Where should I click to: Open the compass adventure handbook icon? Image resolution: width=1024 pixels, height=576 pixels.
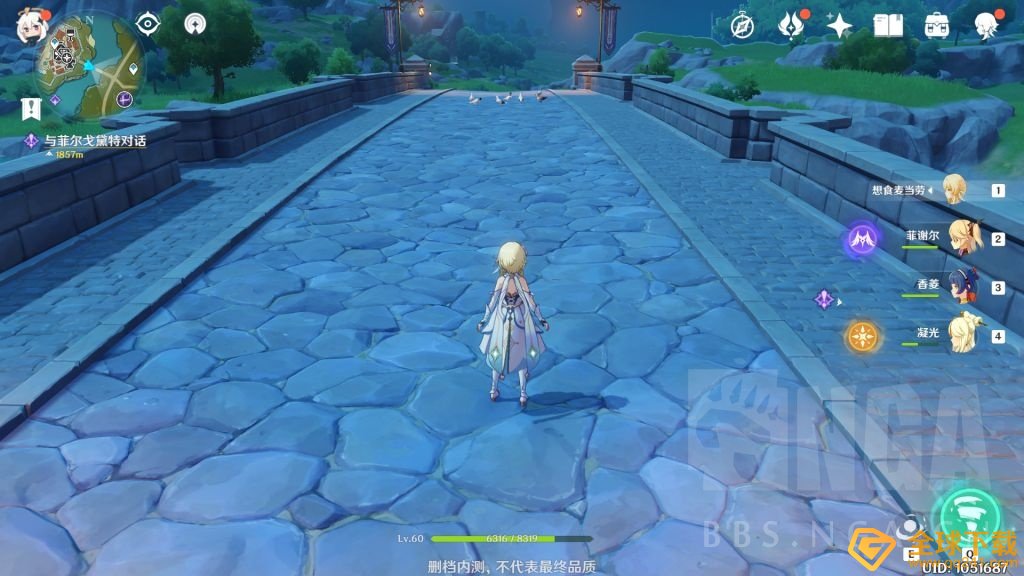click(x=742, y=25)
